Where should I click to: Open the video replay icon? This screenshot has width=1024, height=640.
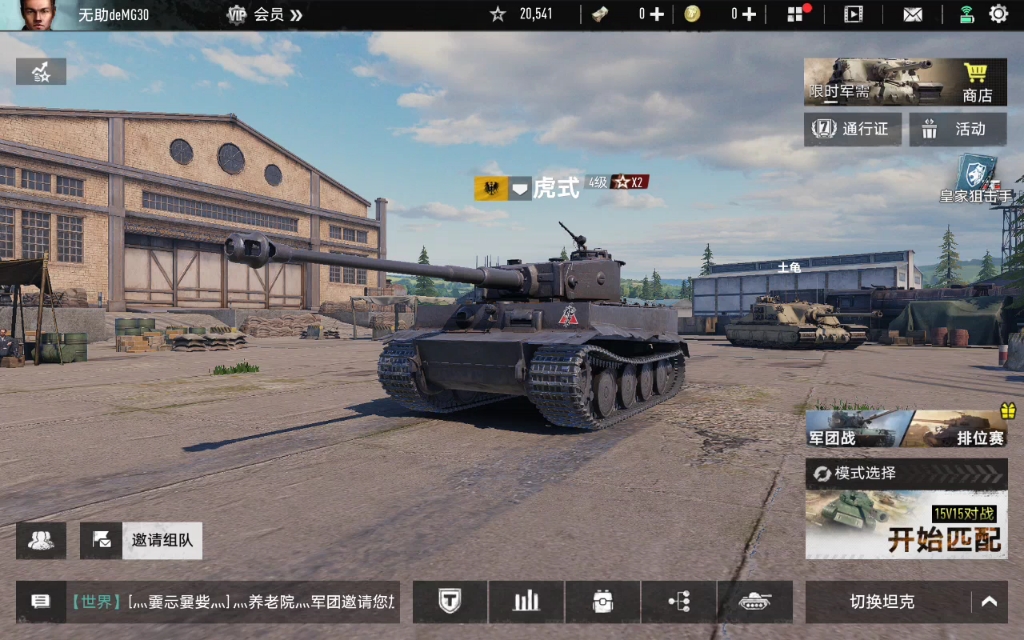point(853,14)
